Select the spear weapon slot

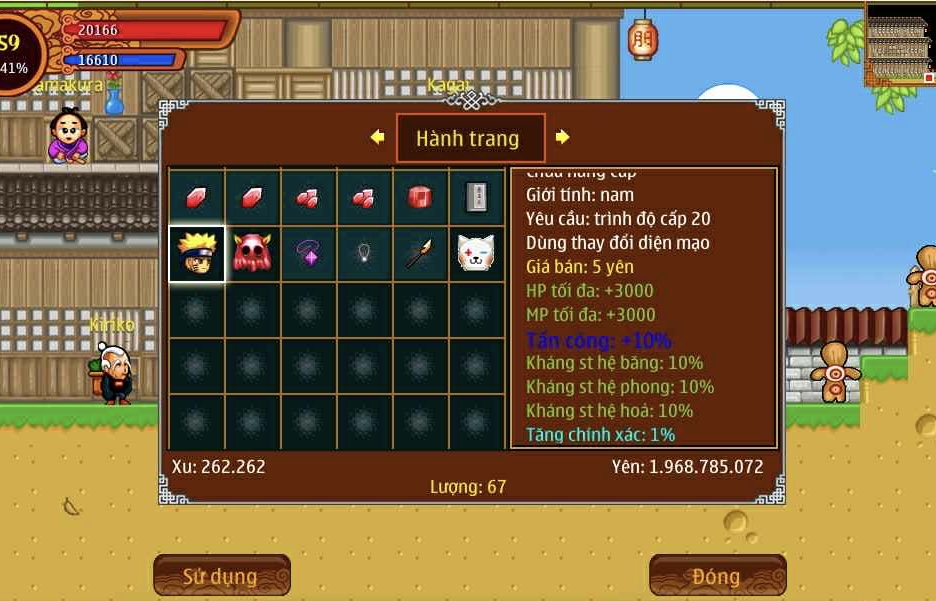[x=420, y=254]
